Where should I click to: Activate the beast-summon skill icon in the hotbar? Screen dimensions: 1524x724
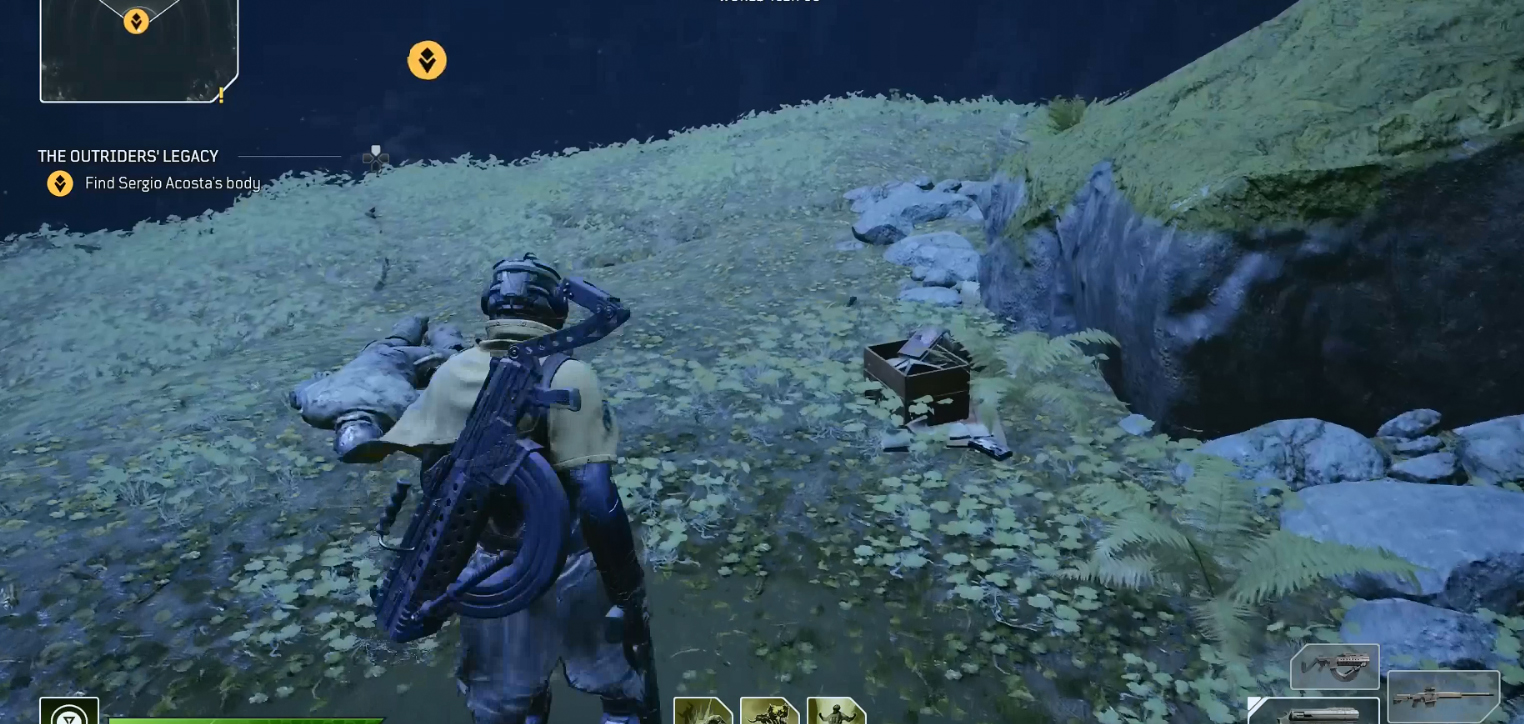pos(769,712)
